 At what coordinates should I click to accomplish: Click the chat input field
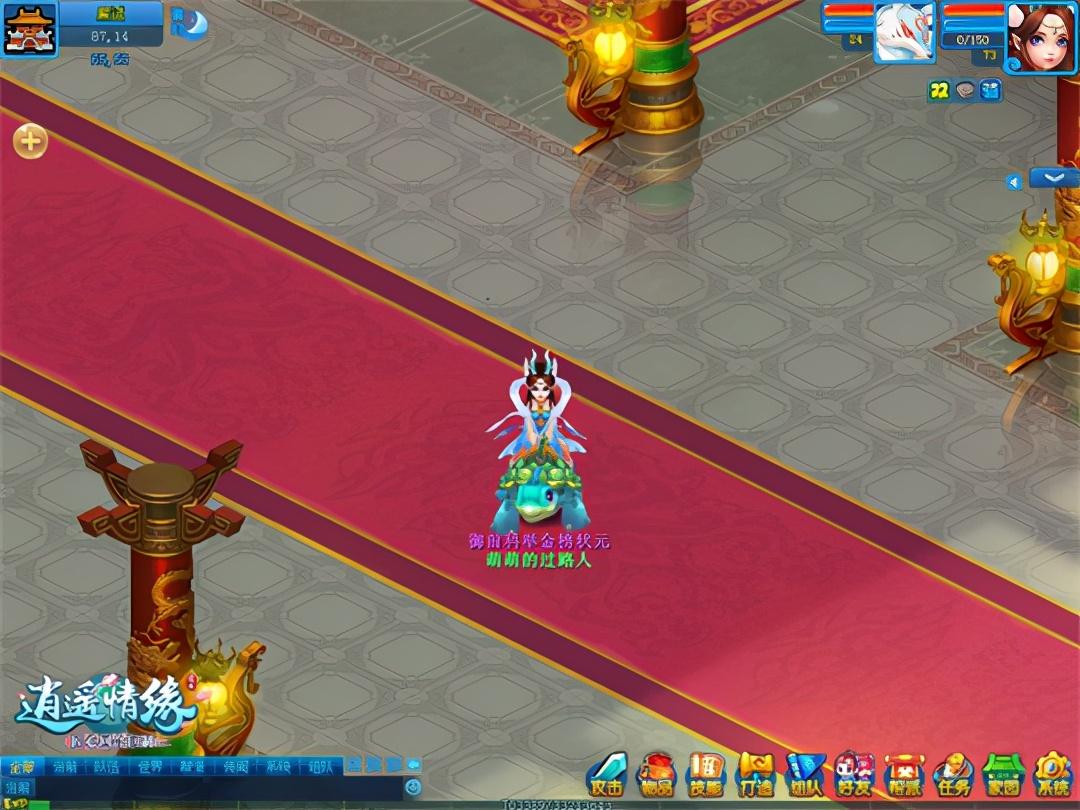[x=200, y=788]
